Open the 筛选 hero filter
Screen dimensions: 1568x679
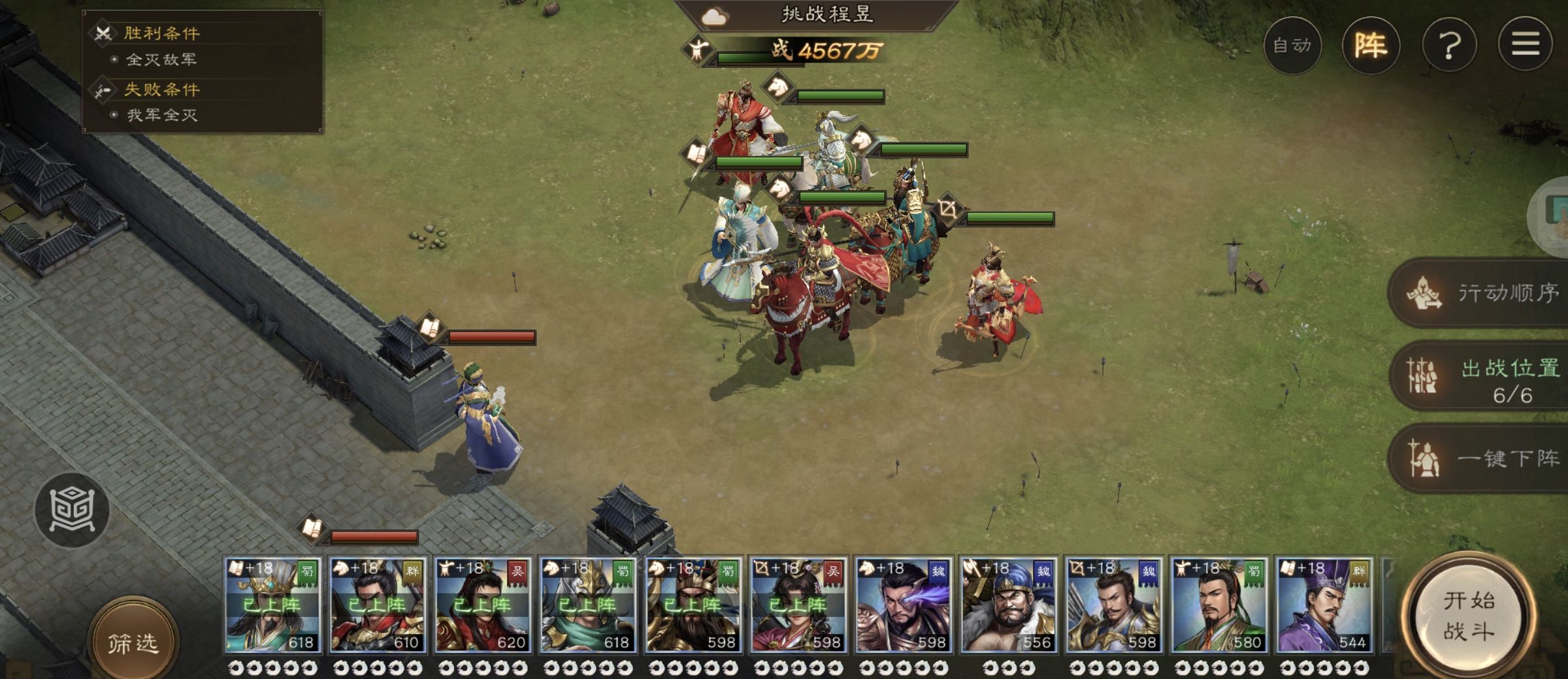(x=133, y=643)
